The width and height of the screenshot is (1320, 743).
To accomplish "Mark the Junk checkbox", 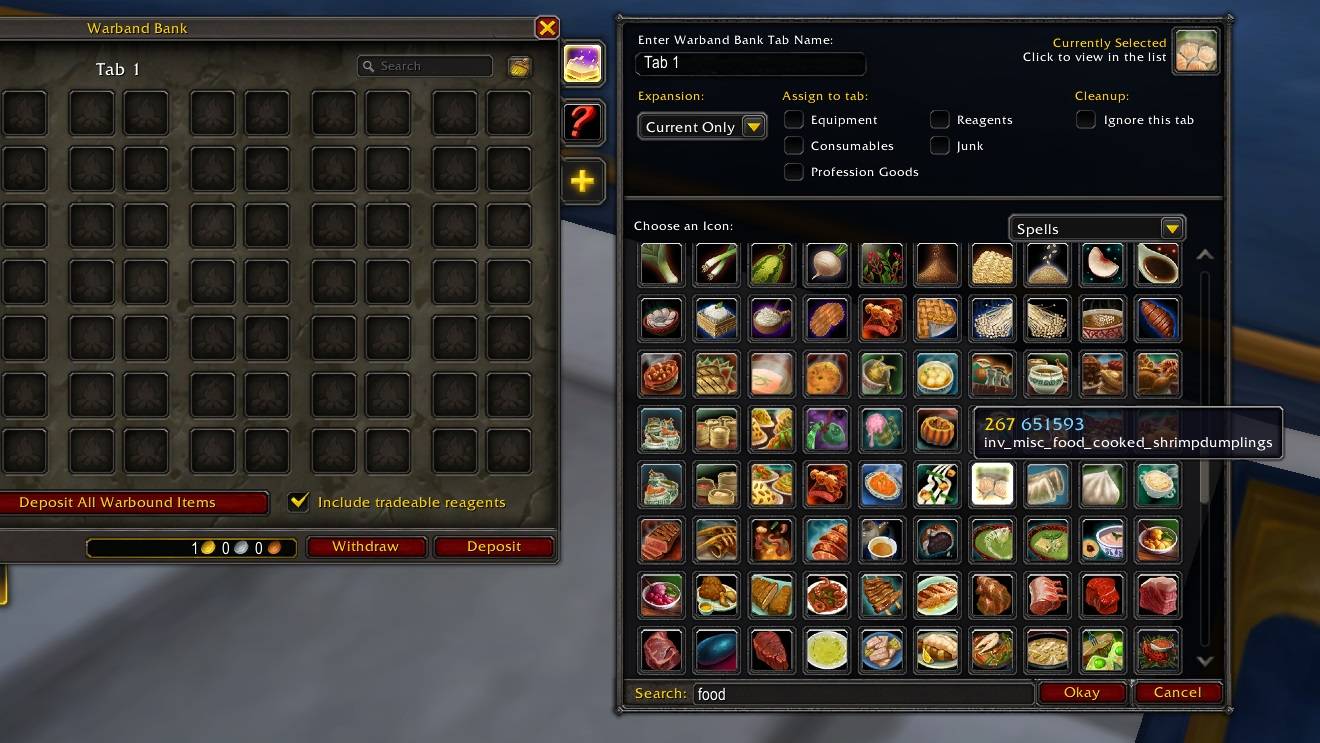I will [940, 146].
